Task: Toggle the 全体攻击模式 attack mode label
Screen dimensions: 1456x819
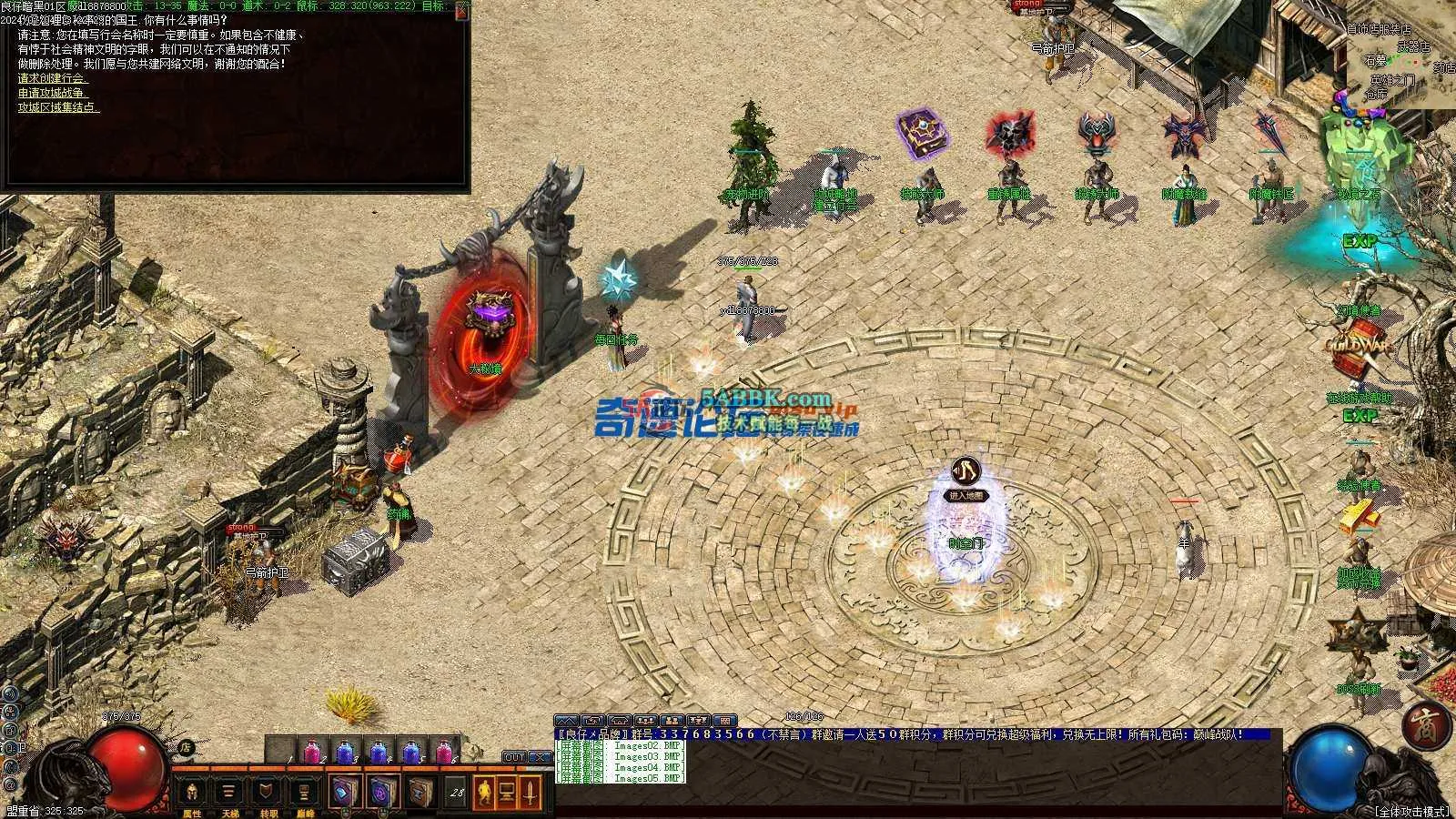Action: pyautogui.click(x=1410, y=810)
